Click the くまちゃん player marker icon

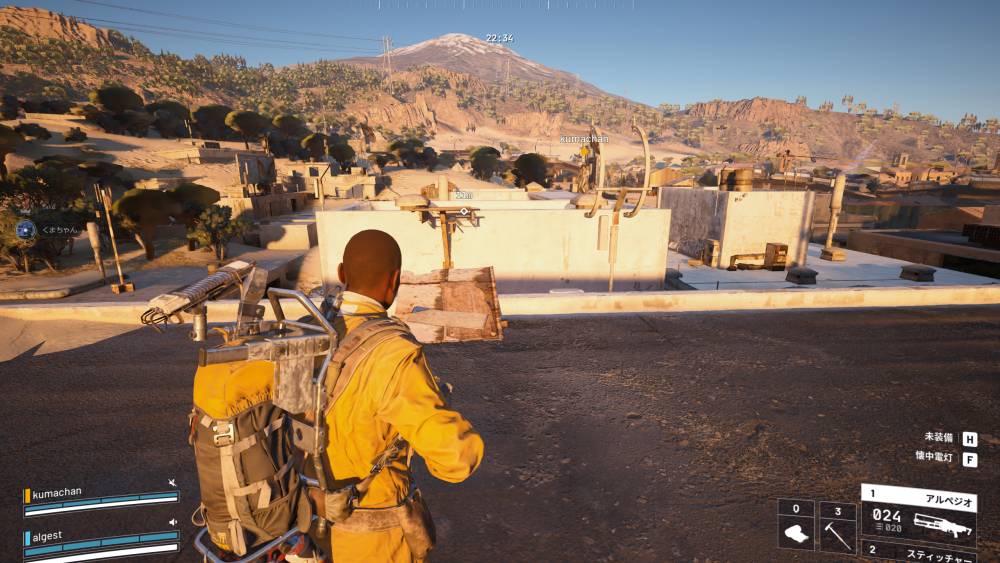tap(26, 229)
